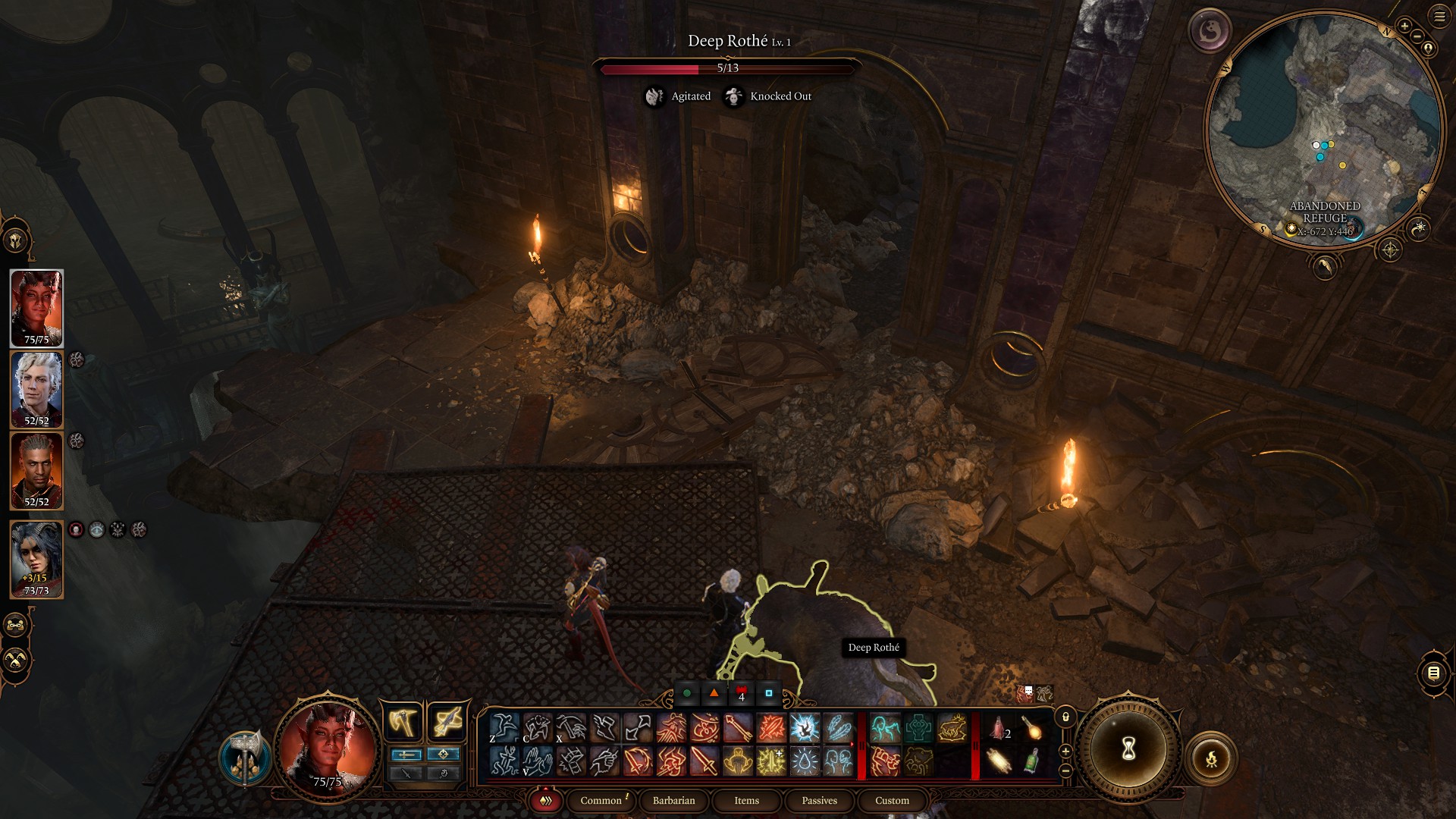The width and height of the screenshot is (1456, 819).
Task: Select the Dash winged-boot action icon
Action: tap(605, 726)
